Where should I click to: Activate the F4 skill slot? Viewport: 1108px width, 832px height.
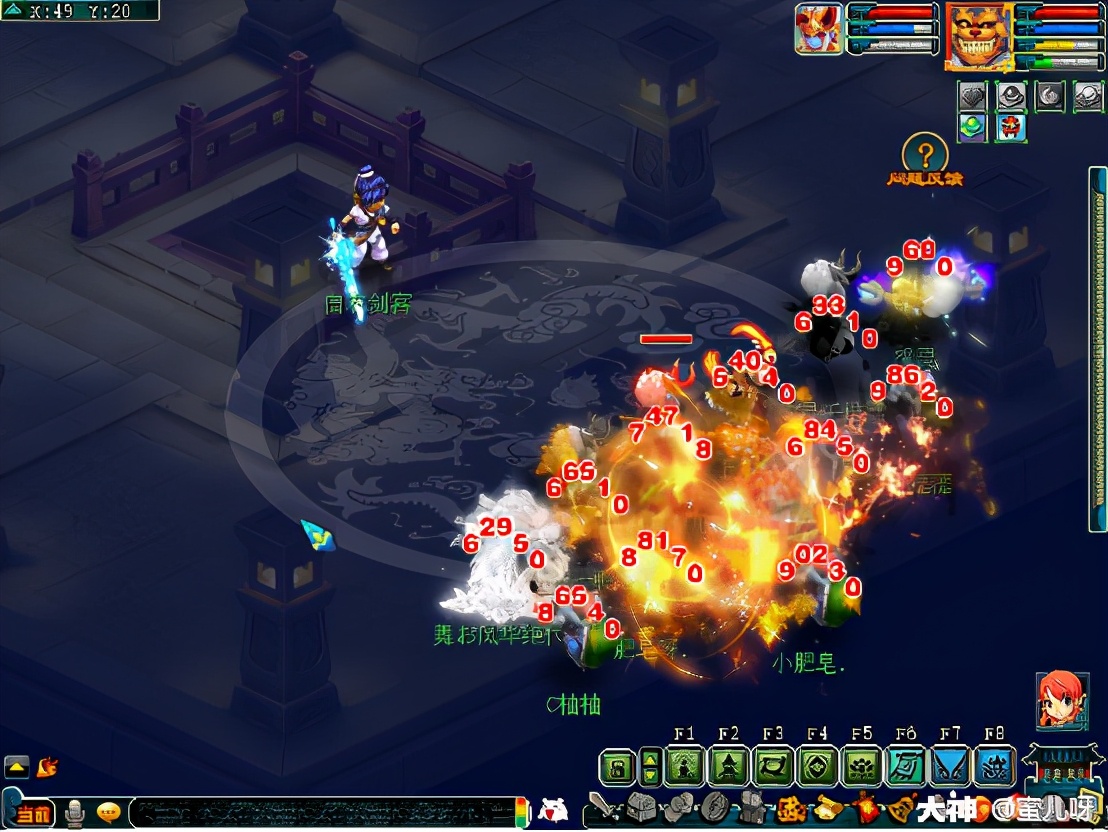tap(818, 767)
